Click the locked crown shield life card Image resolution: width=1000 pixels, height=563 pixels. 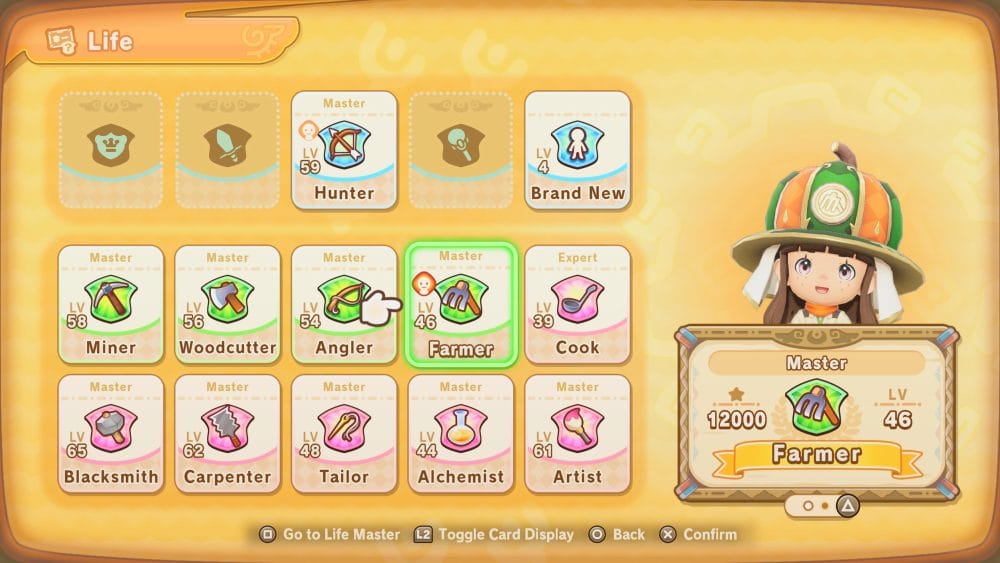(110, 150)
